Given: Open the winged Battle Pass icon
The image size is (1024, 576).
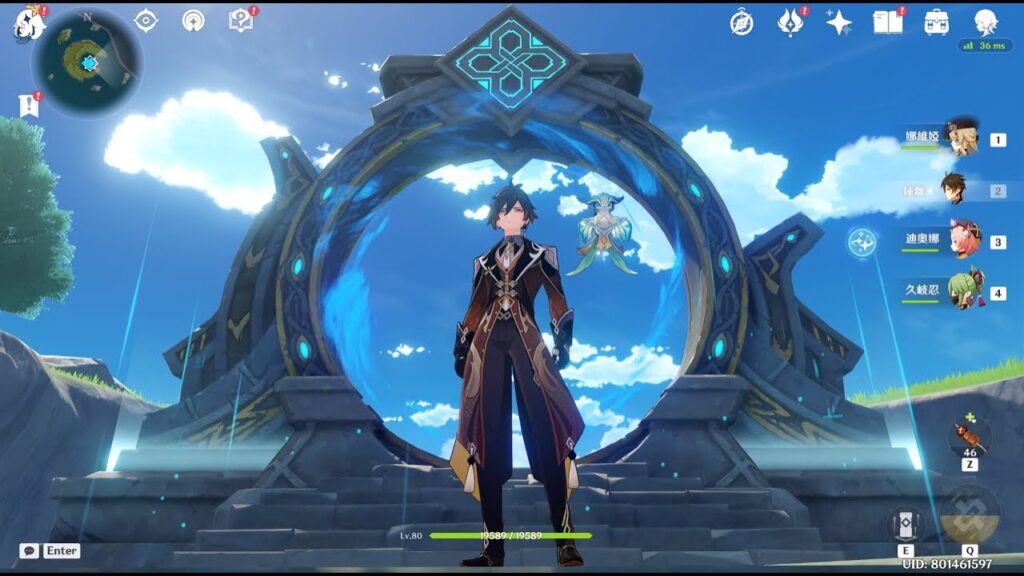Looking at the screenshot, I should point(790,22).
